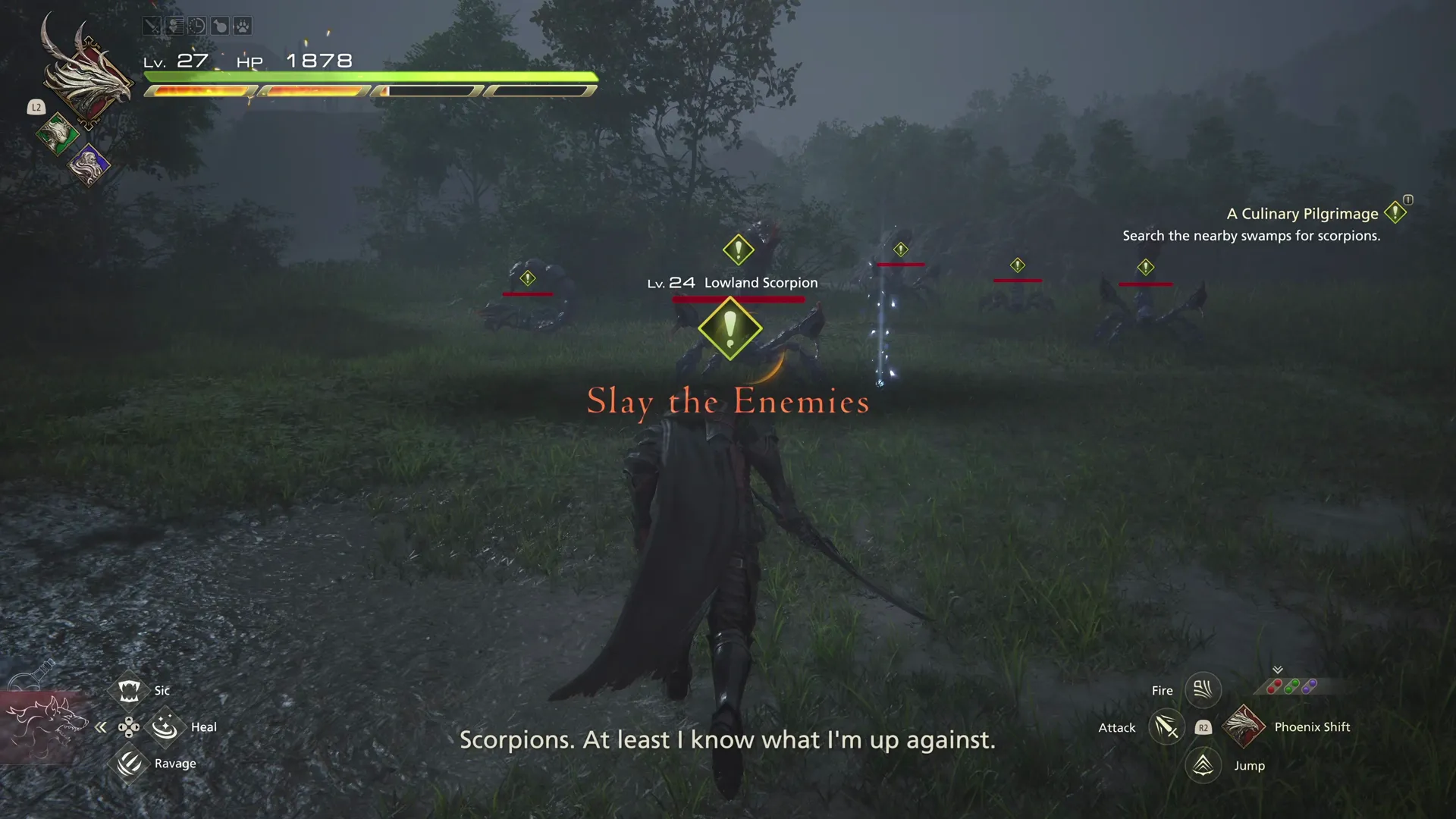Image resolution: width=1456 pixels, height=819 pixels.
Task: Click the L2 party member expander
Action: (36, 107)
